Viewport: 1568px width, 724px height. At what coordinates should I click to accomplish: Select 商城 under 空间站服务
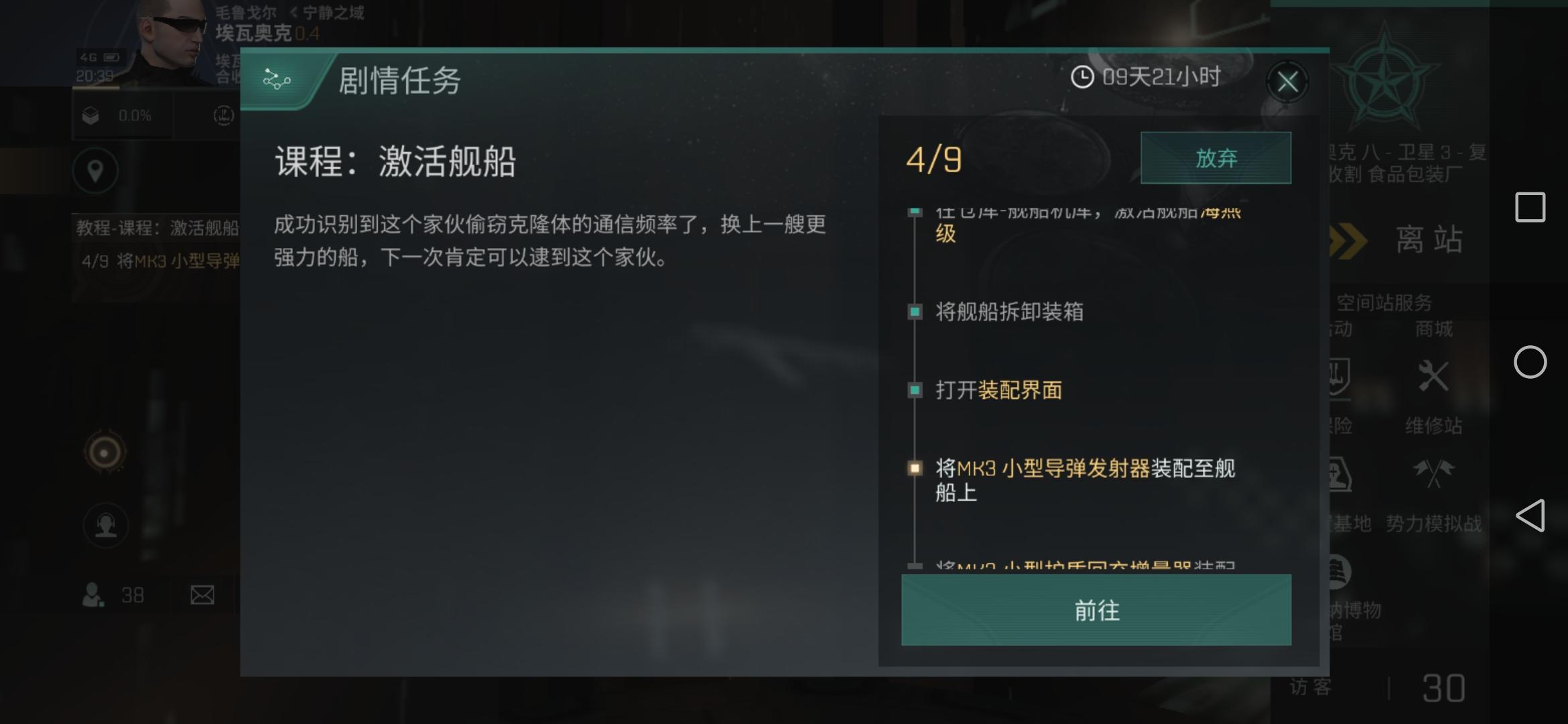pyautogui.click(x=1435, y=328)
